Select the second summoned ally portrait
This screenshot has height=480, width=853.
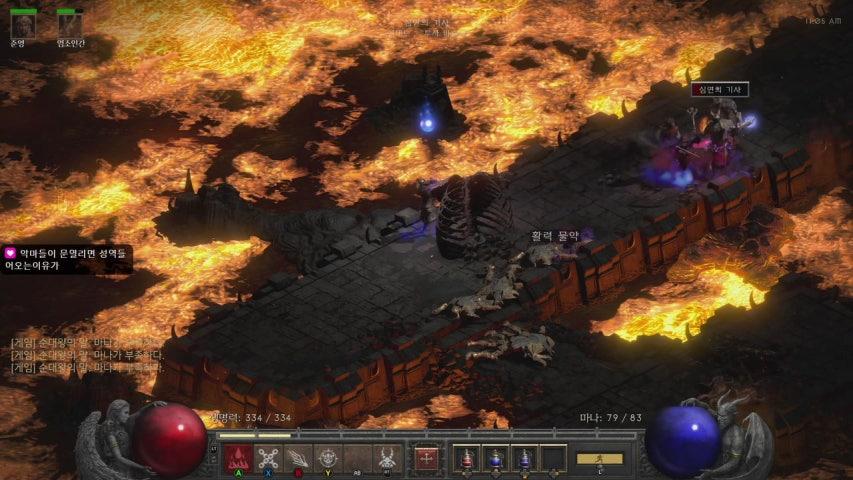pyautogui.click(x=69, y=24)
